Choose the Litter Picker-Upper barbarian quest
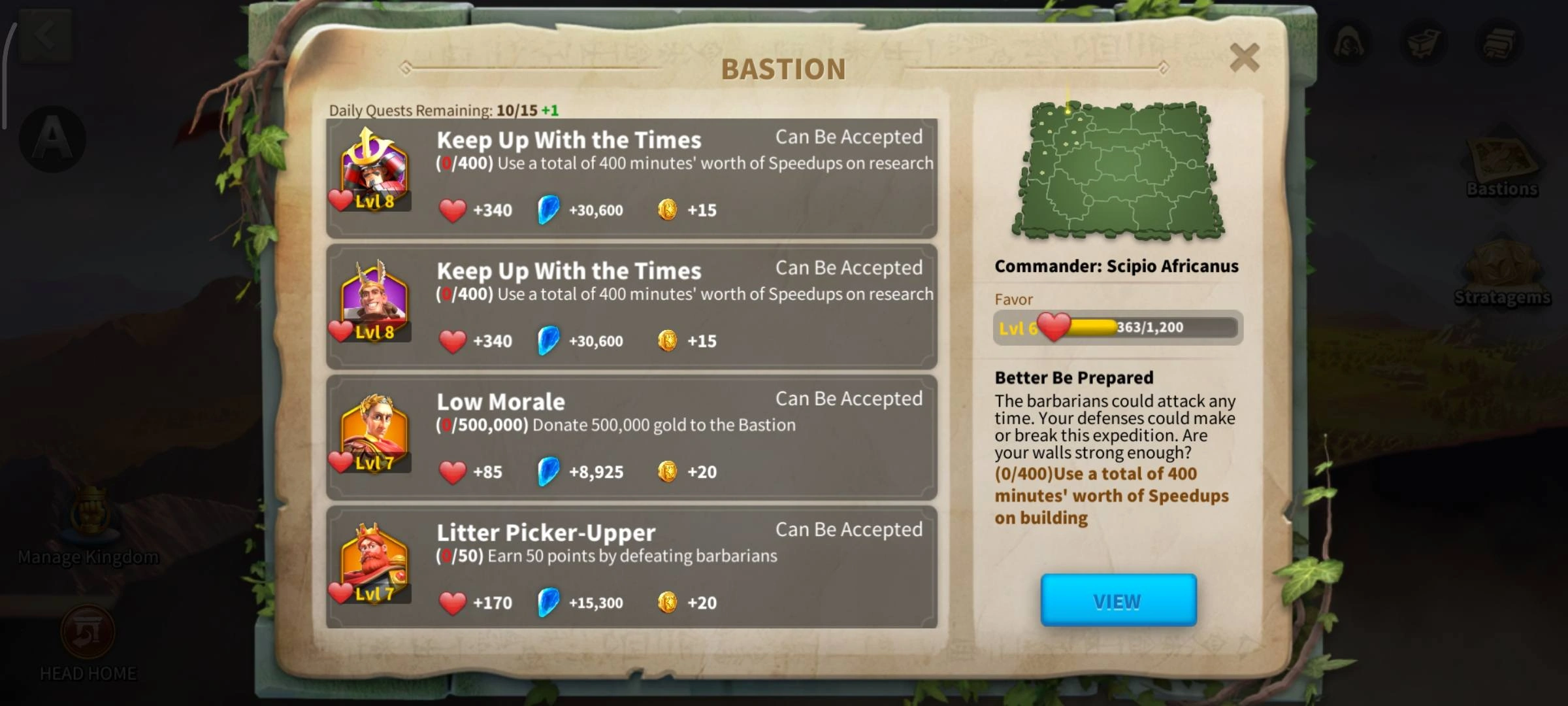 pos(631,567)
